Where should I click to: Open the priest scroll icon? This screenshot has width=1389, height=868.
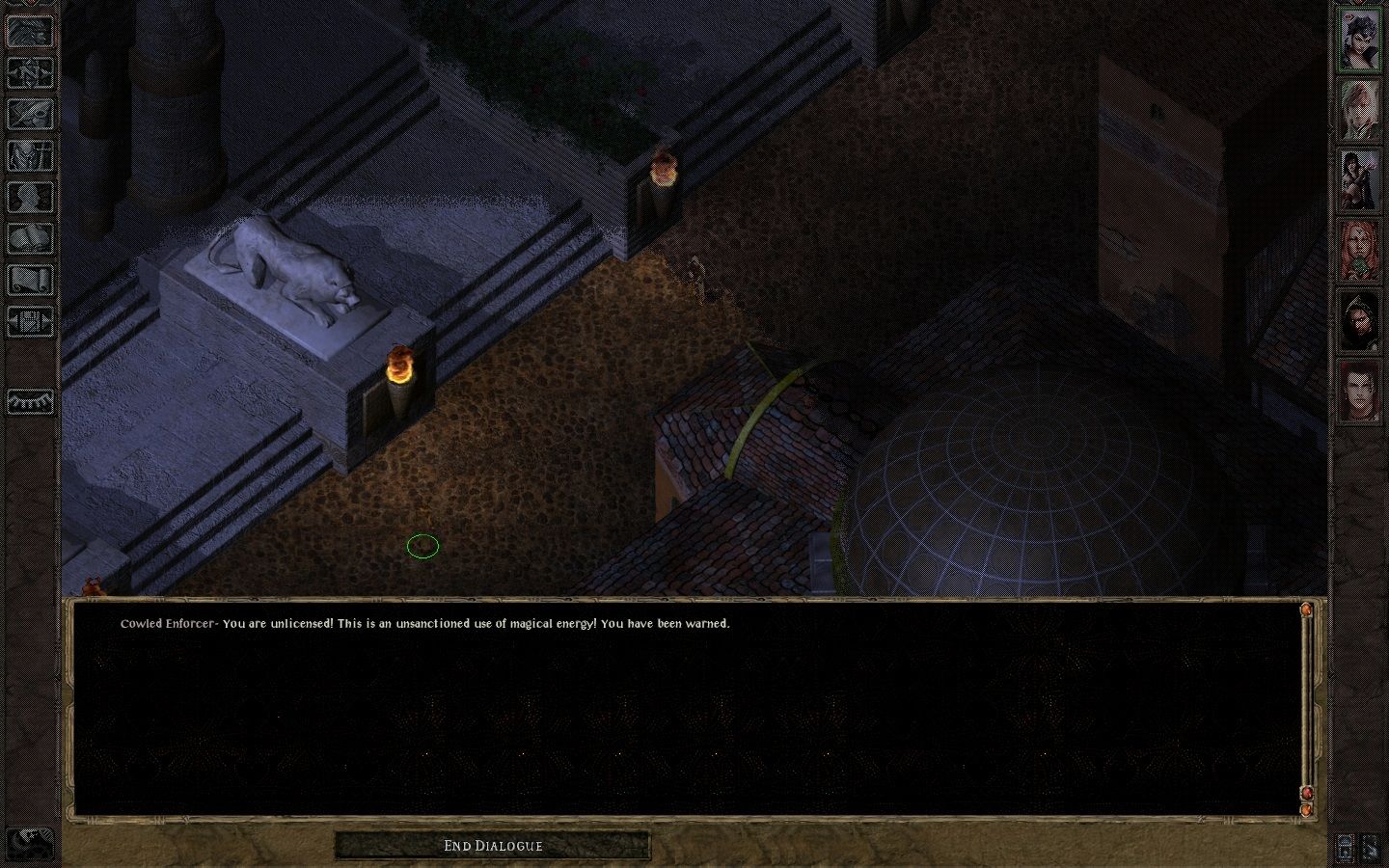point(30,280)
